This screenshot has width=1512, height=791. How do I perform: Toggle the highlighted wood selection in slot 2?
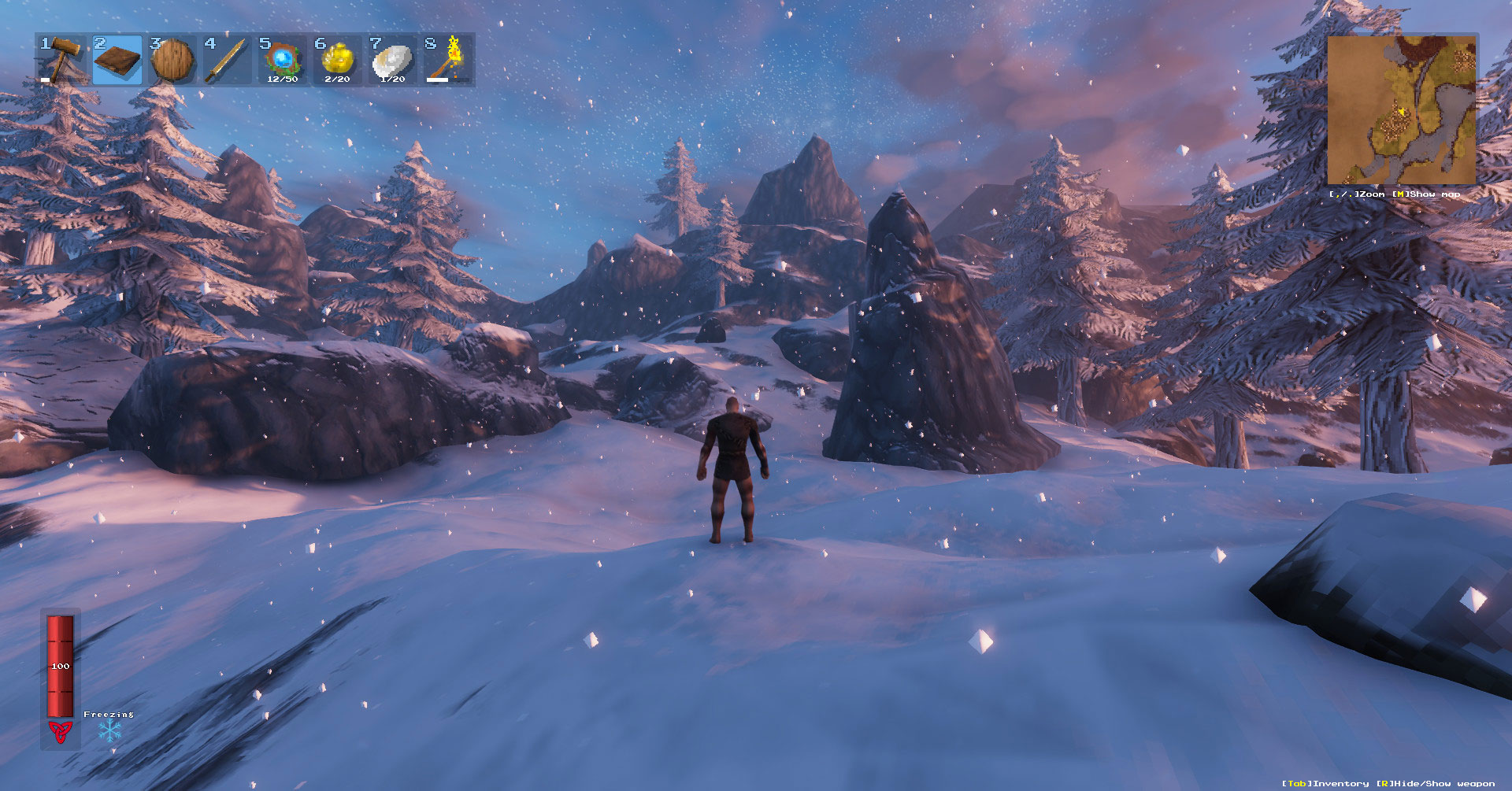tap(117, 59)
